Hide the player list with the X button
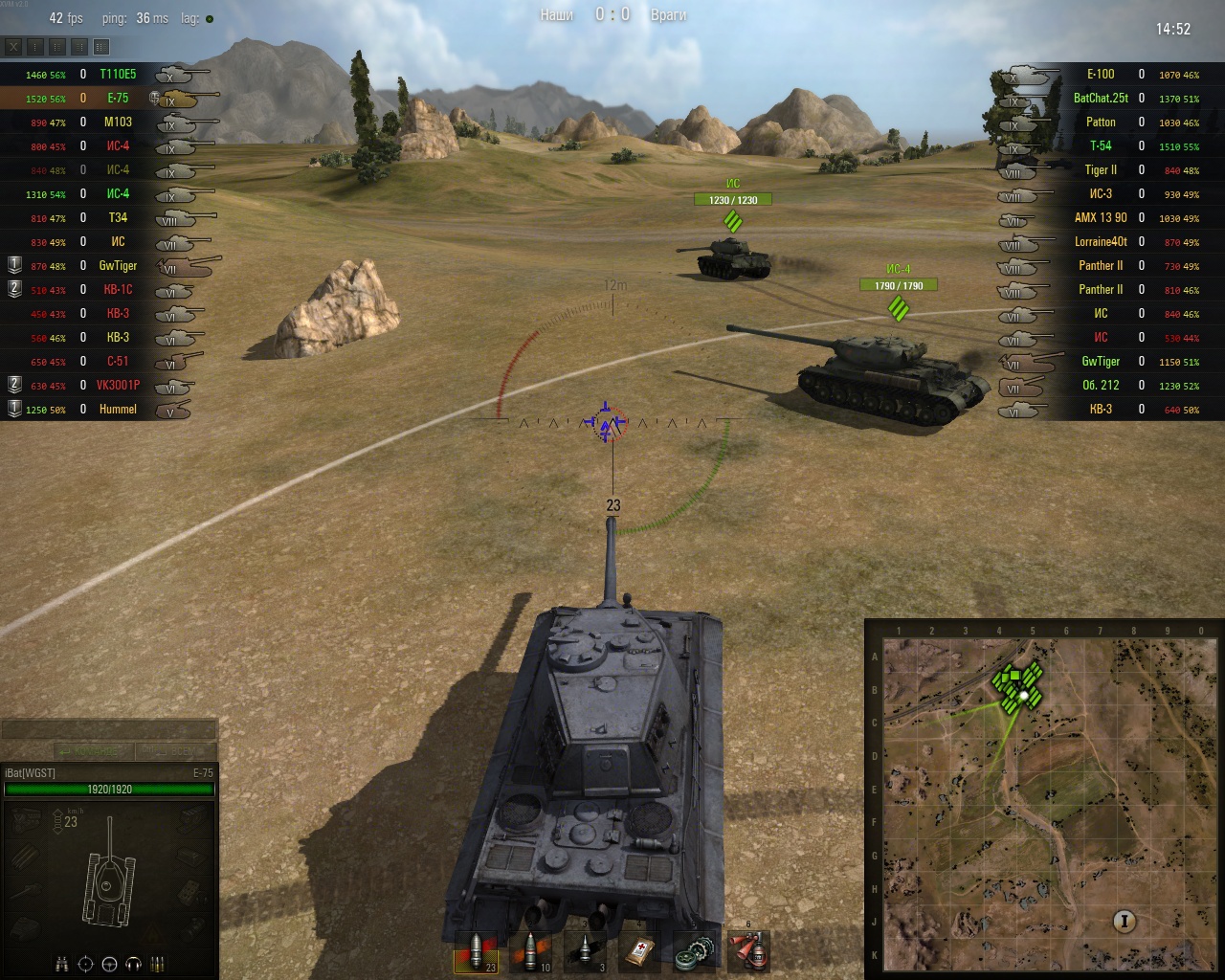Screen dimensions: 1225x980 [x=13, y=46]
